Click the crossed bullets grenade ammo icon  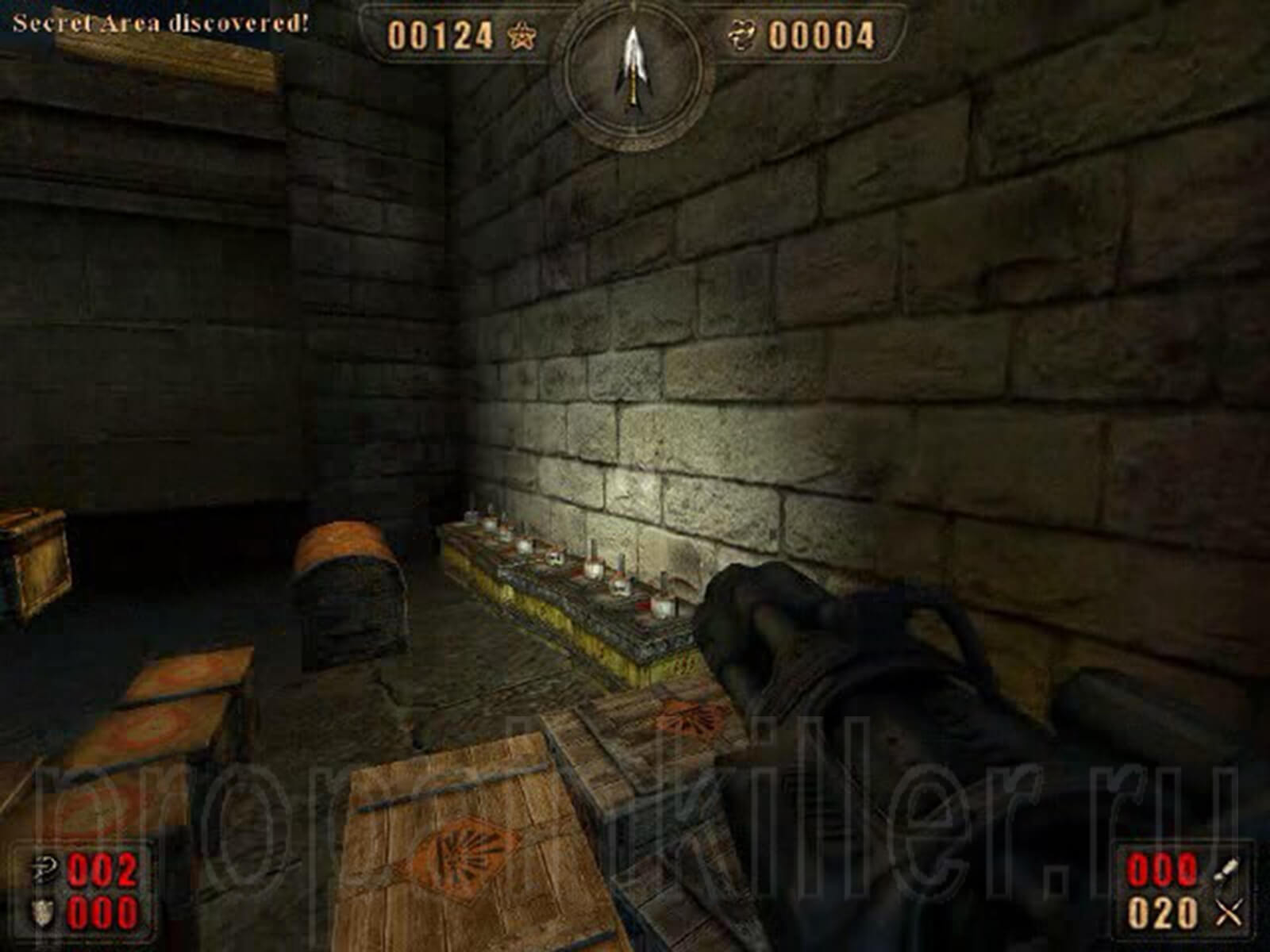pyautogui.click(x=1226, y=912)
